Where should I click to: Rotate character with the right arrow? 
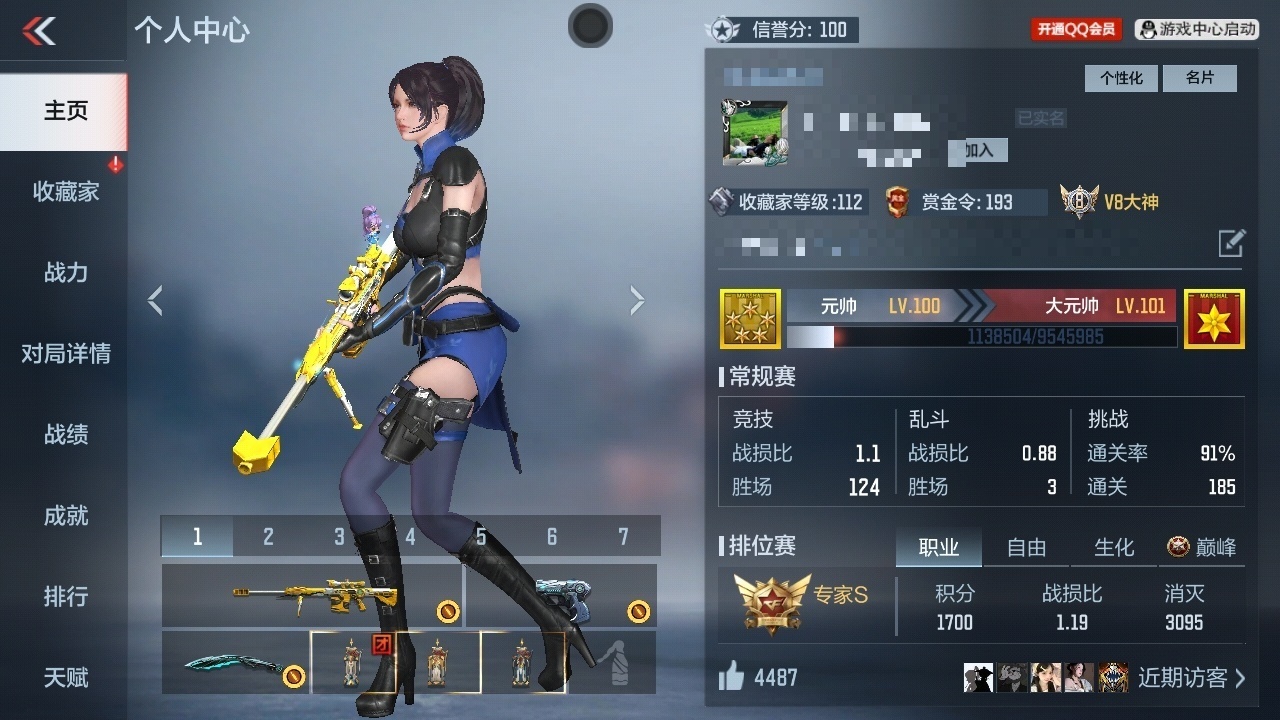point(637,300)
